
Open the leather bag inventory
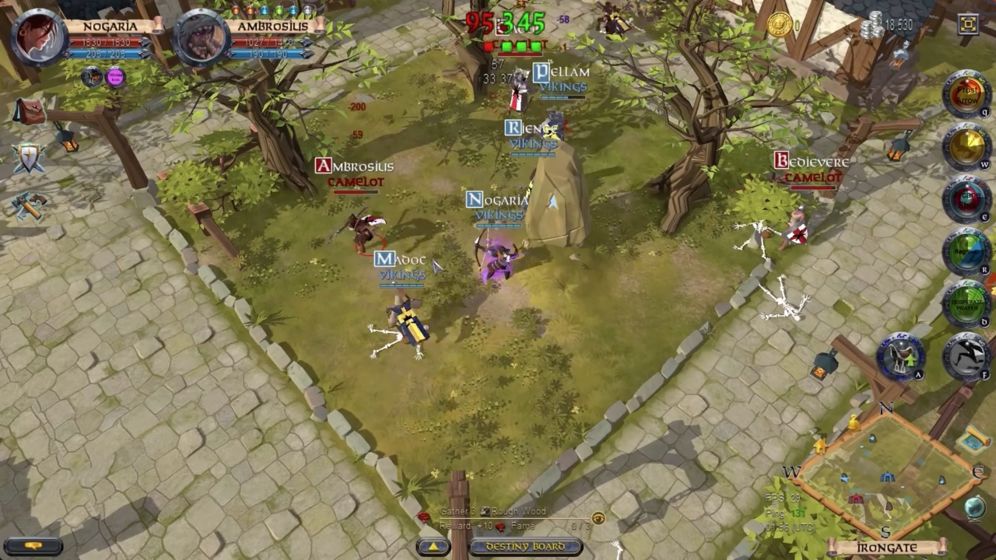pyautogui.click(x=30, y=111)
